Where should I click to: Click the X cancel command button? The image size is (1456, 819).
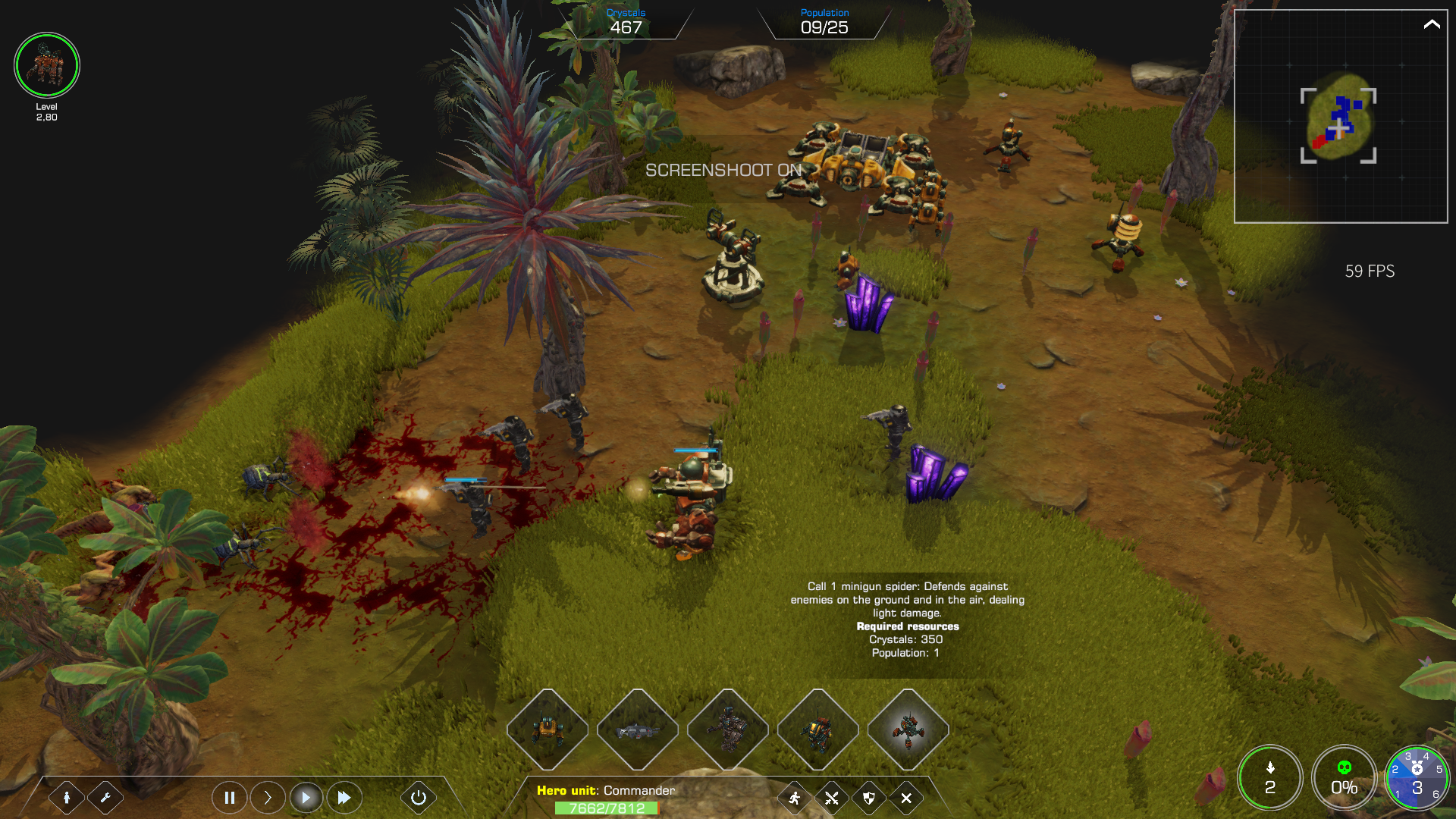906,798
